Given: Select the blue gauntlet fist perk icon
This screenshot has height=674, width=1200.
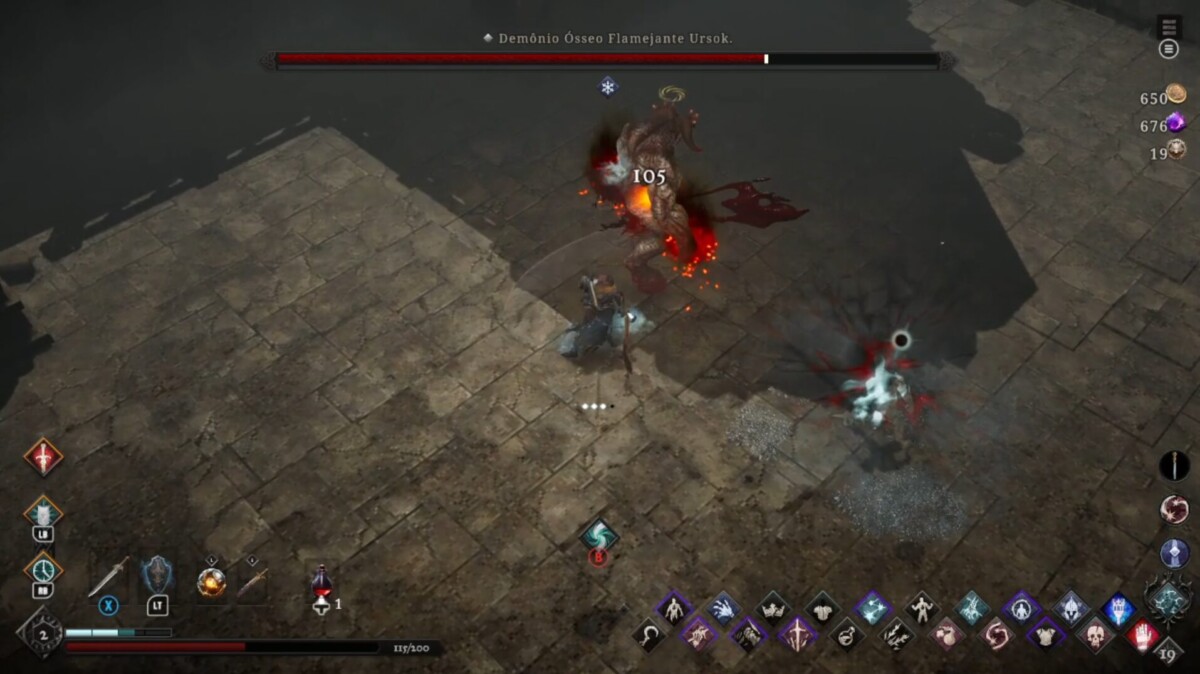Looking at the screenshot, I should click(x=1119, y=608).
